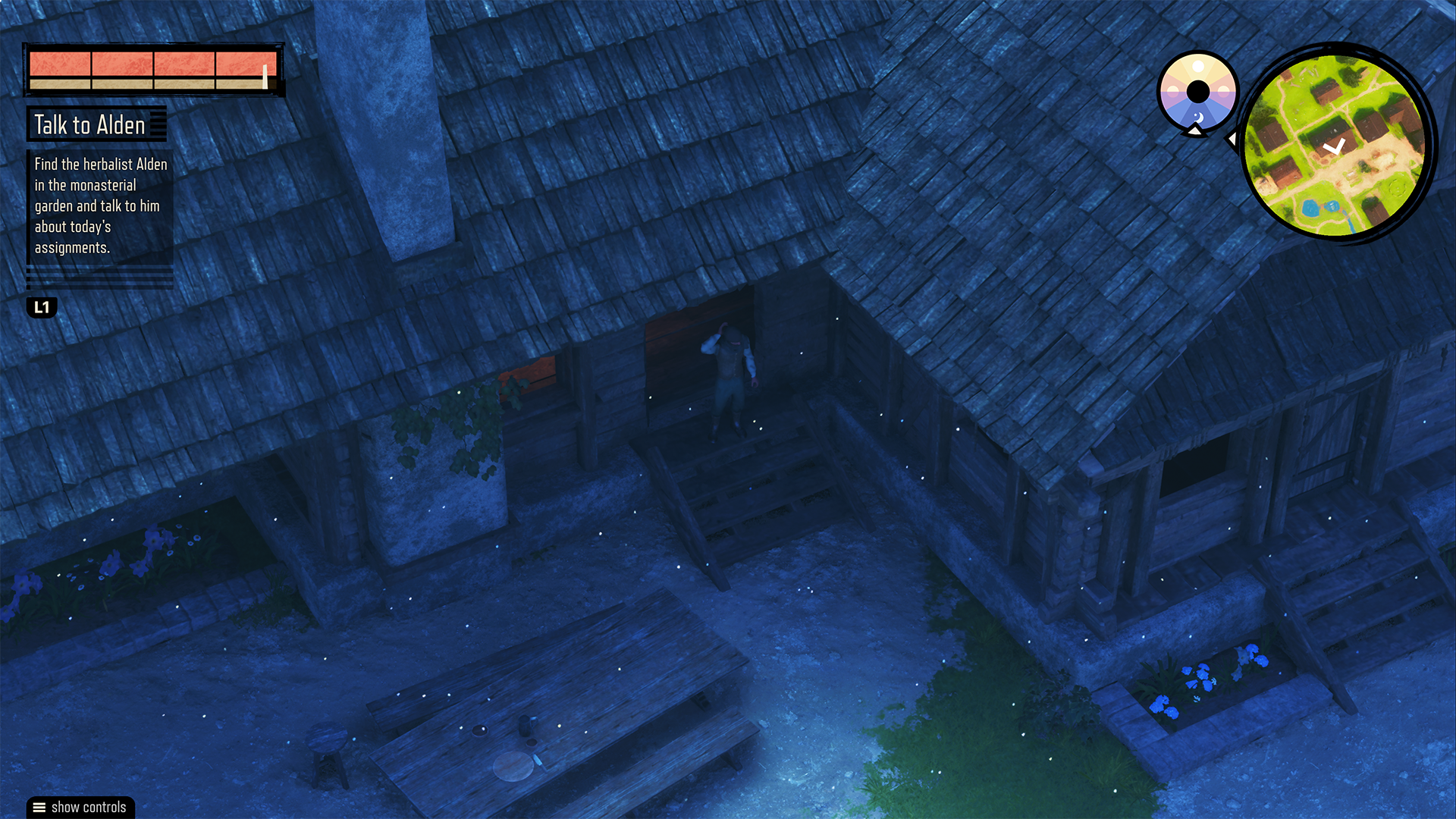This screenshot has height=819, width=1456.
Task: Click the sun marker atop the clock wheel
Action: click(1198, 67)
